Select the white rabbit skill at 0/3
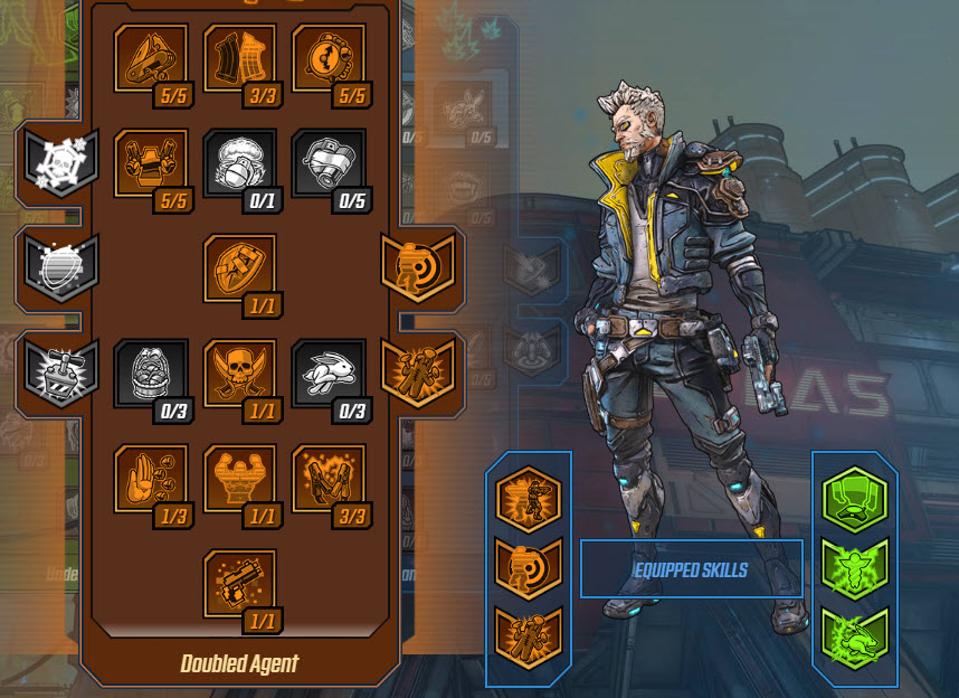This screenshot has width=959, height=698. [329, 373]
